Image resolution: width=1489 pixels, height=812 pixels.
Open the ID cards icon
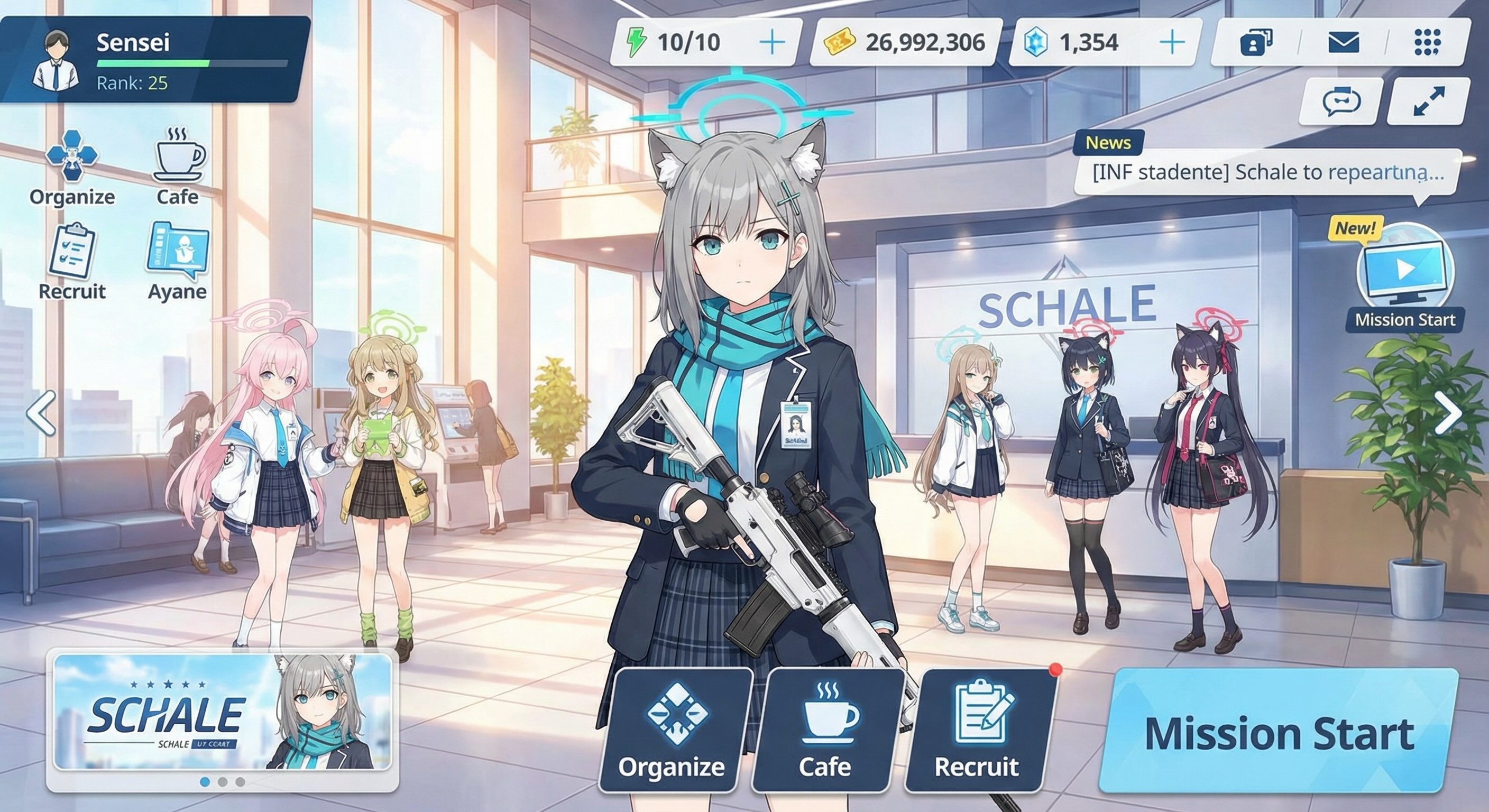1255,43
